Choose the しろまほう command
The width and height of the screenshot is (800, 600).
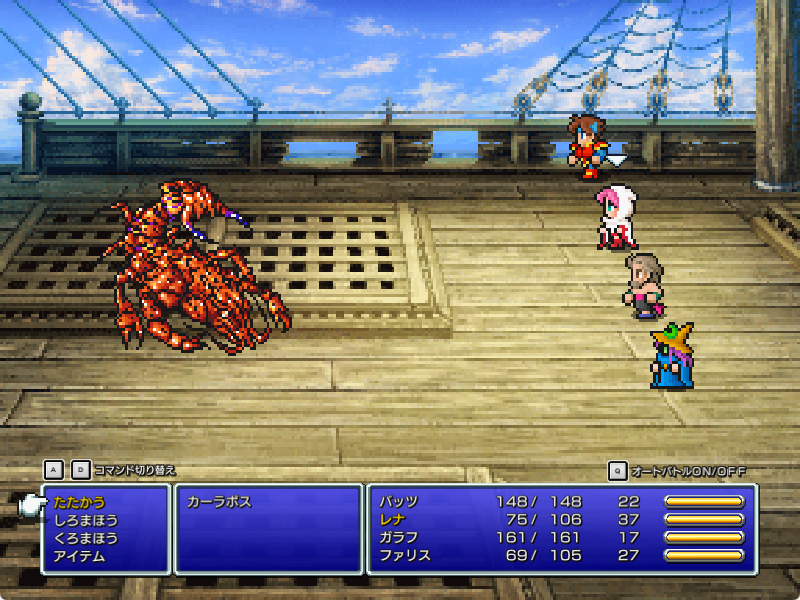coord(85,520)
